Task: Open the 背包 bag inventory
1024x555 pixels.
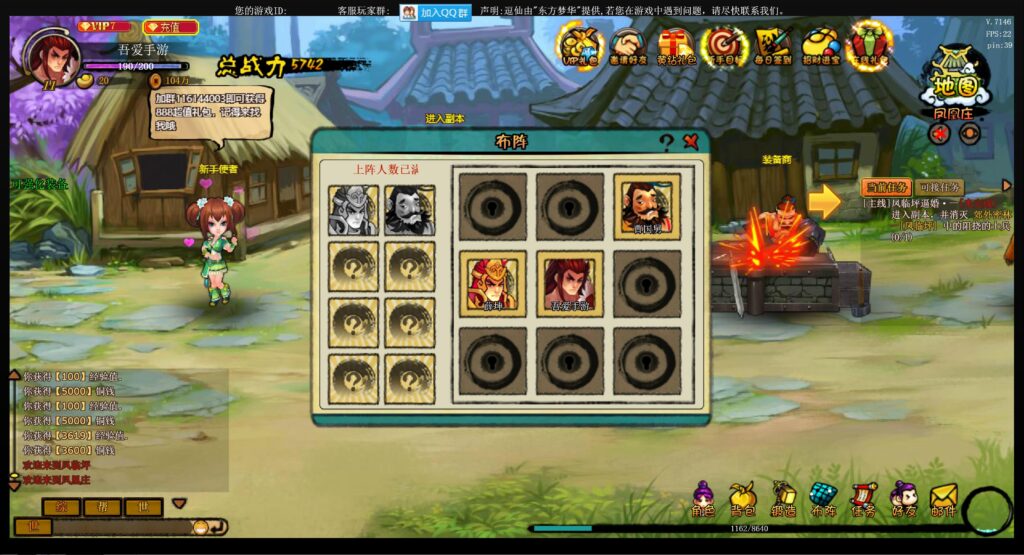Action: [742, 498]
